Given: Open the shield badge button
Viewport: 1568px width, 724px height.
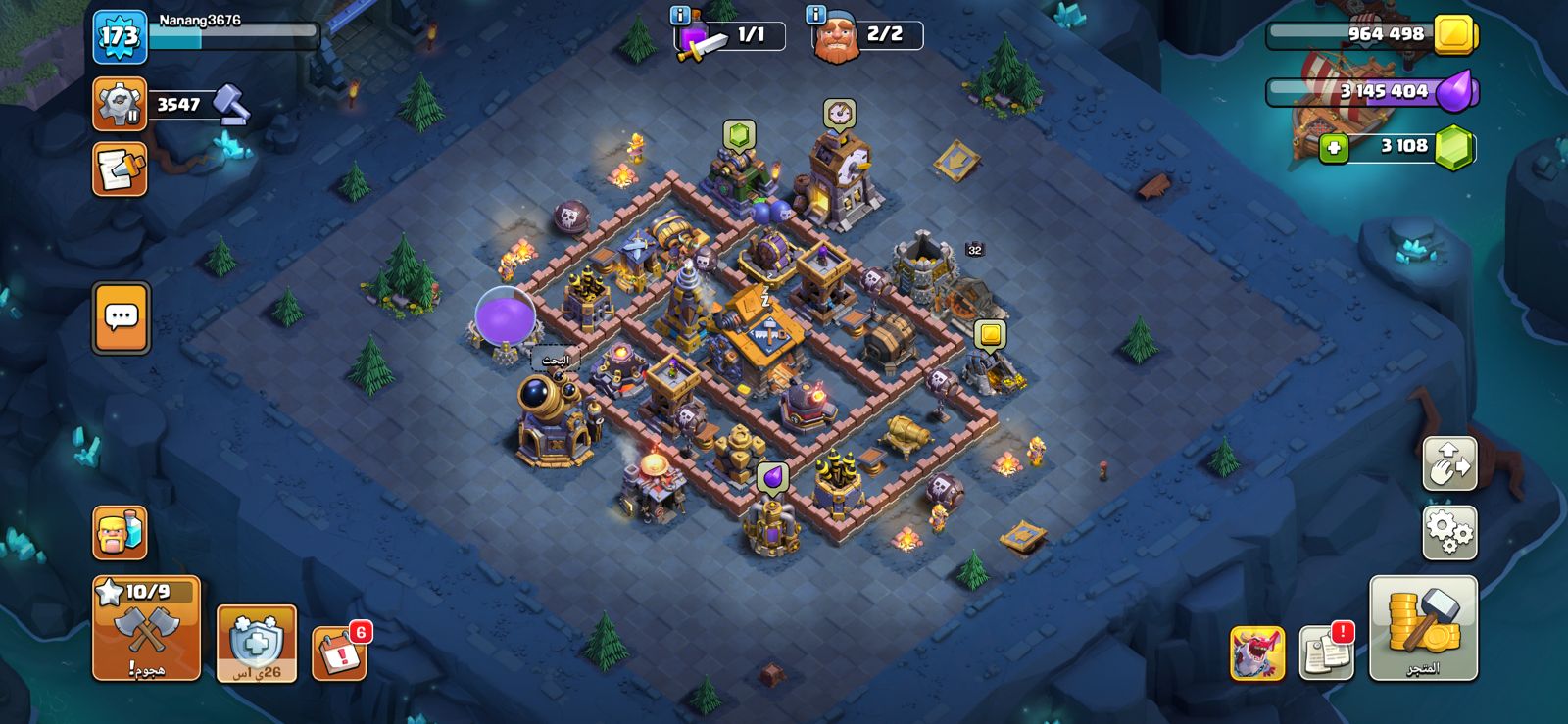Looking at the screenshot, I should coord(256,643).
